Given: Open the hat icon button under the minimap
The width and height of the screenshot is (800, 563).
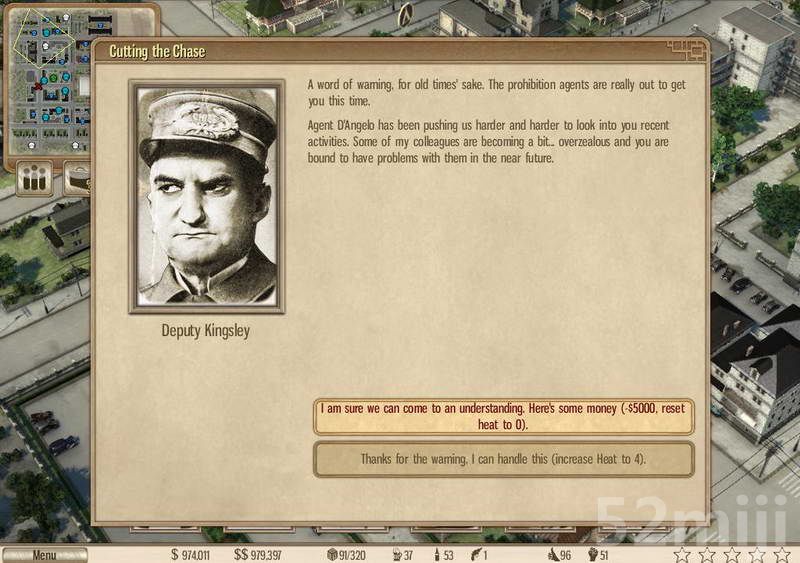Looking at the screenshot, I should [78, 181].
